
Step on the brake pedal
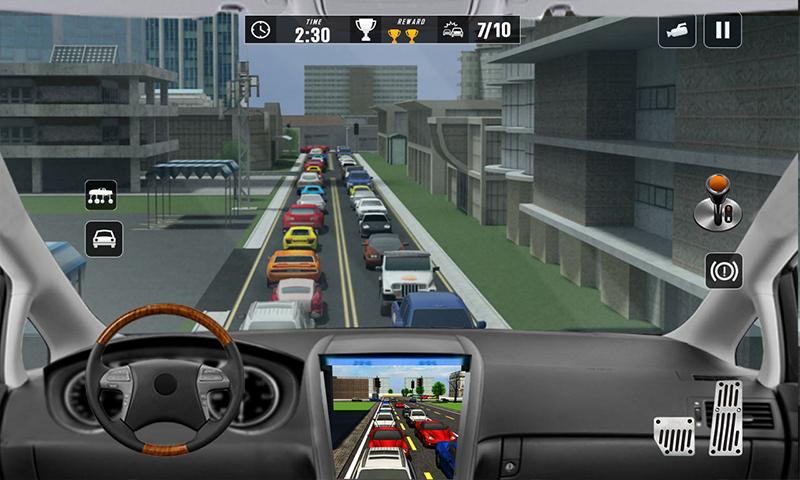tap(674, 434)
